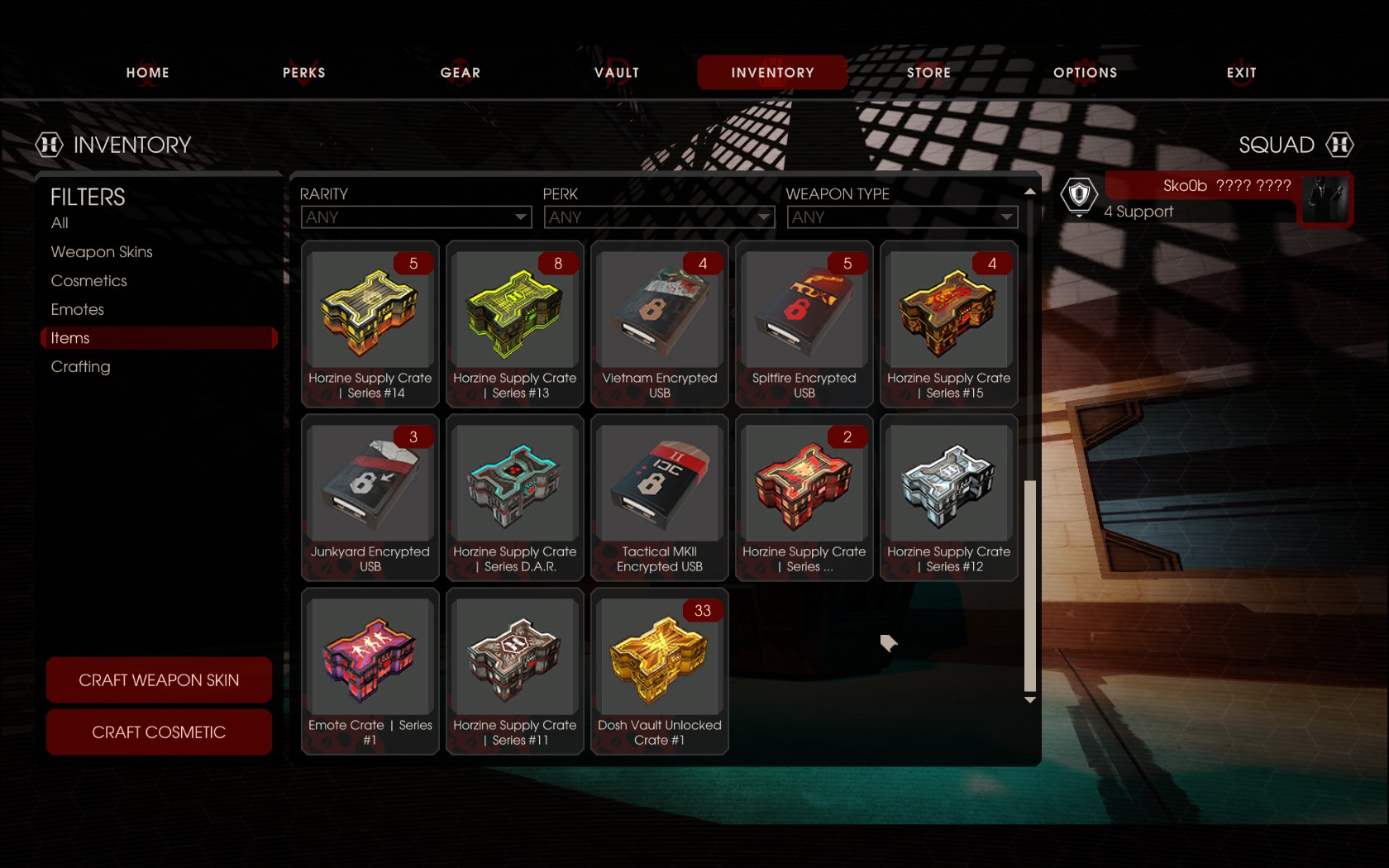Select Horzine Supply Crate Series #14

(x=370, y=323)
